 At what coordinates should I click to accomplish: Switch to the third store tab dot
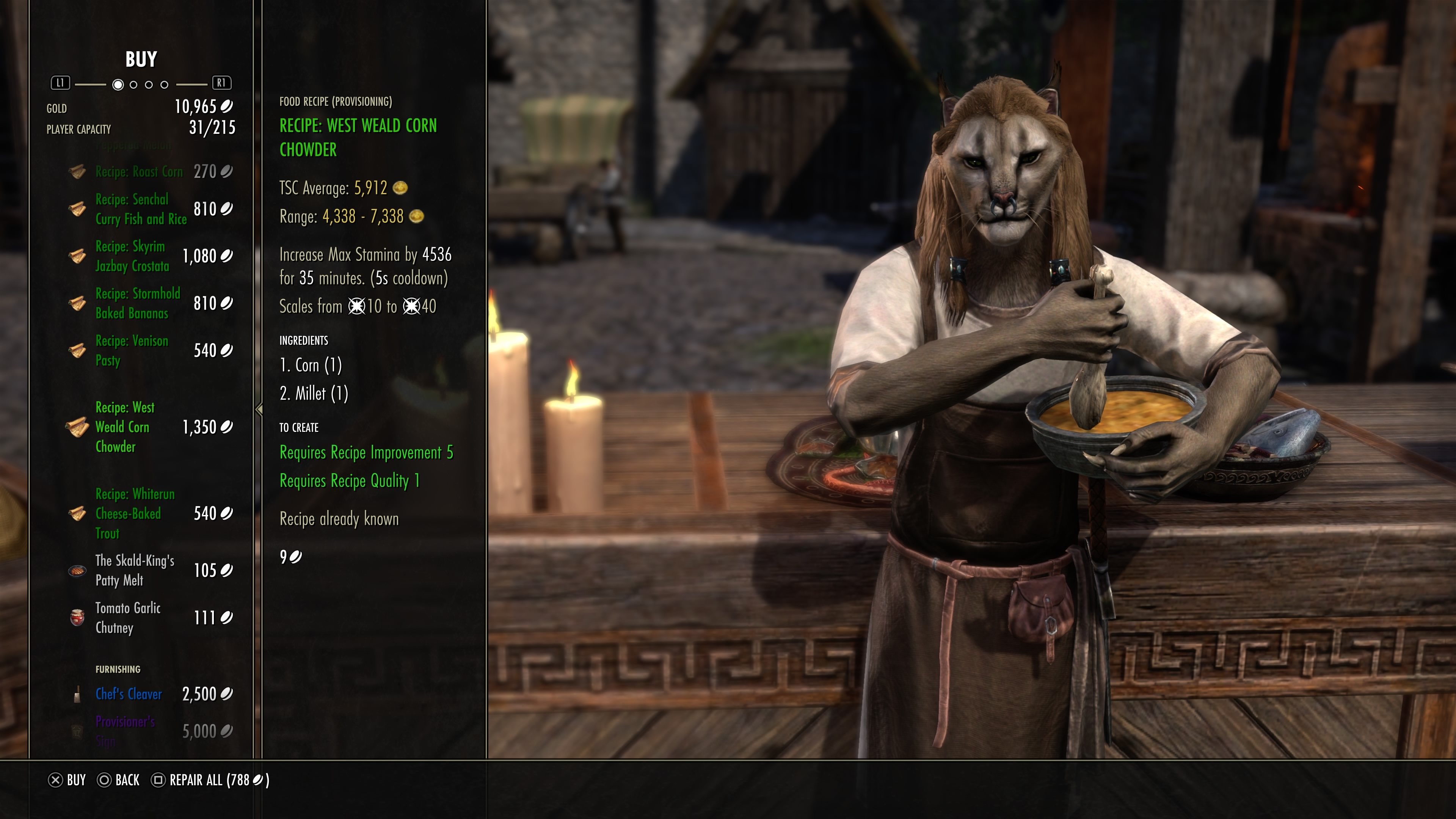point(149,85)
